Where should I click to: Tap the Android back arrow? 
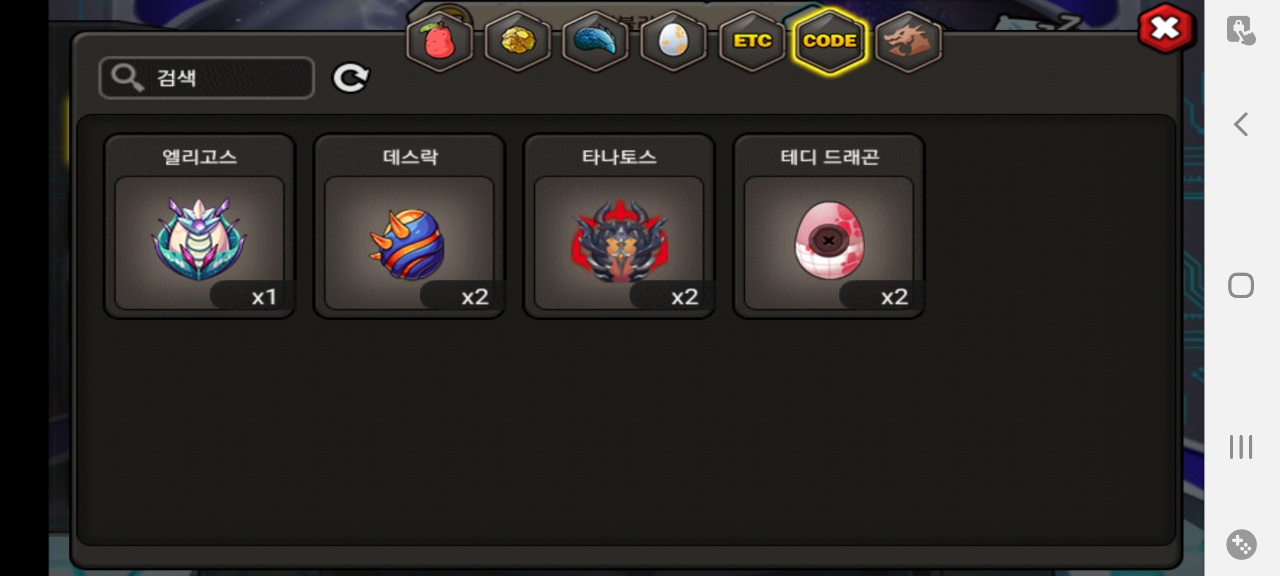[x=1241, y=124]
